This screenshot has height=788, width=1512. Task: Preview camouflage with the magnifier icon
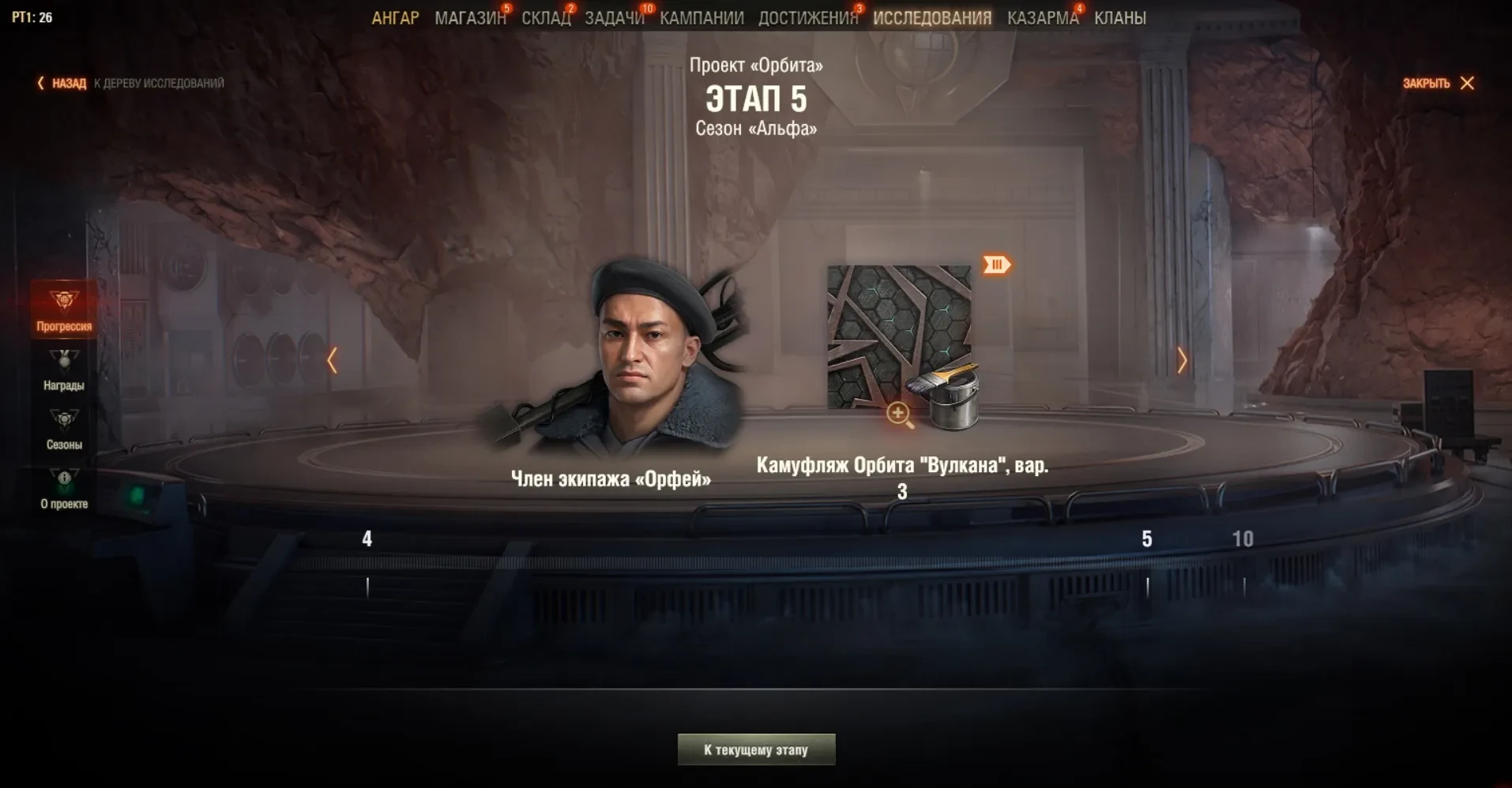pos(898,414)
